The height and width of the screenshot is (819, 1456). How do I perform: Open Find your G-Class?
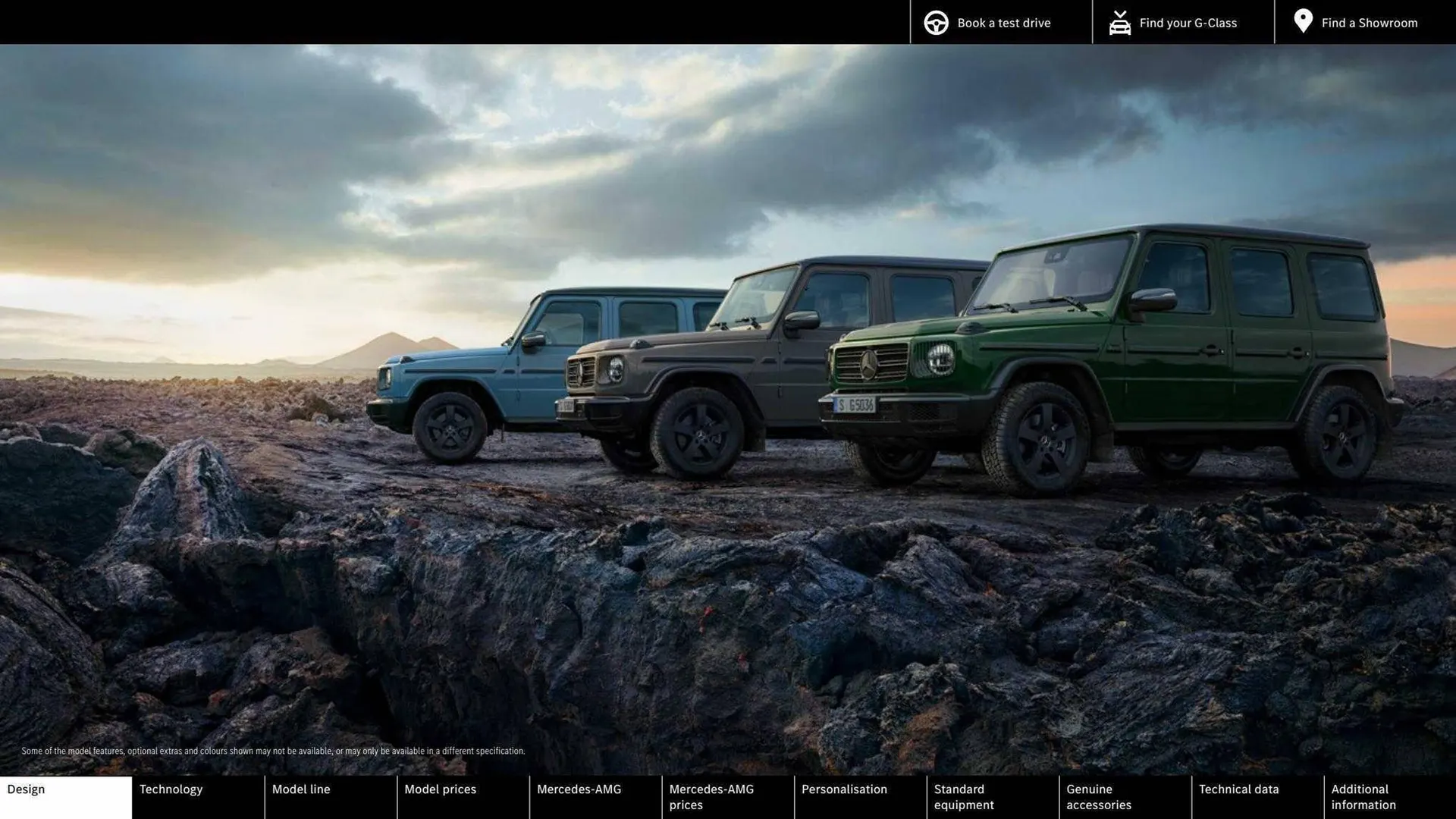click(x=1188, y=23)
